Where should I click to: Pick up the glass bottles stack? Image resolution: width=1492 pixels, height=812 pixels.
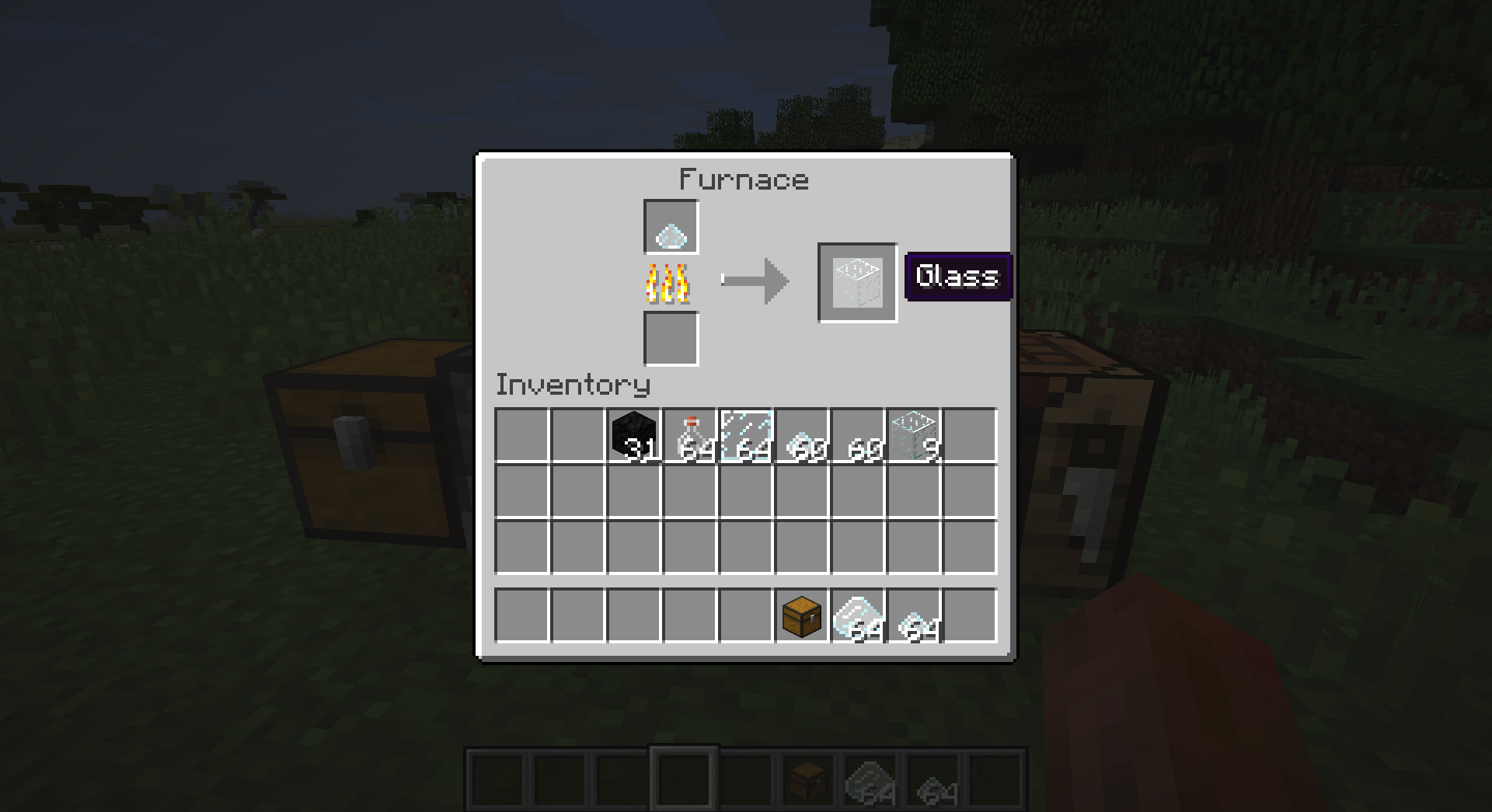pyautogui.click(x=689, y=435)
